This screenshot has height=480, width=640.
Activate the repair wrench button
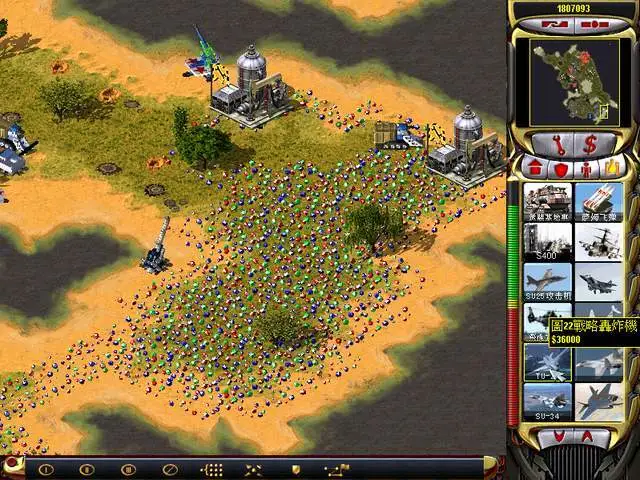(556, 142)
